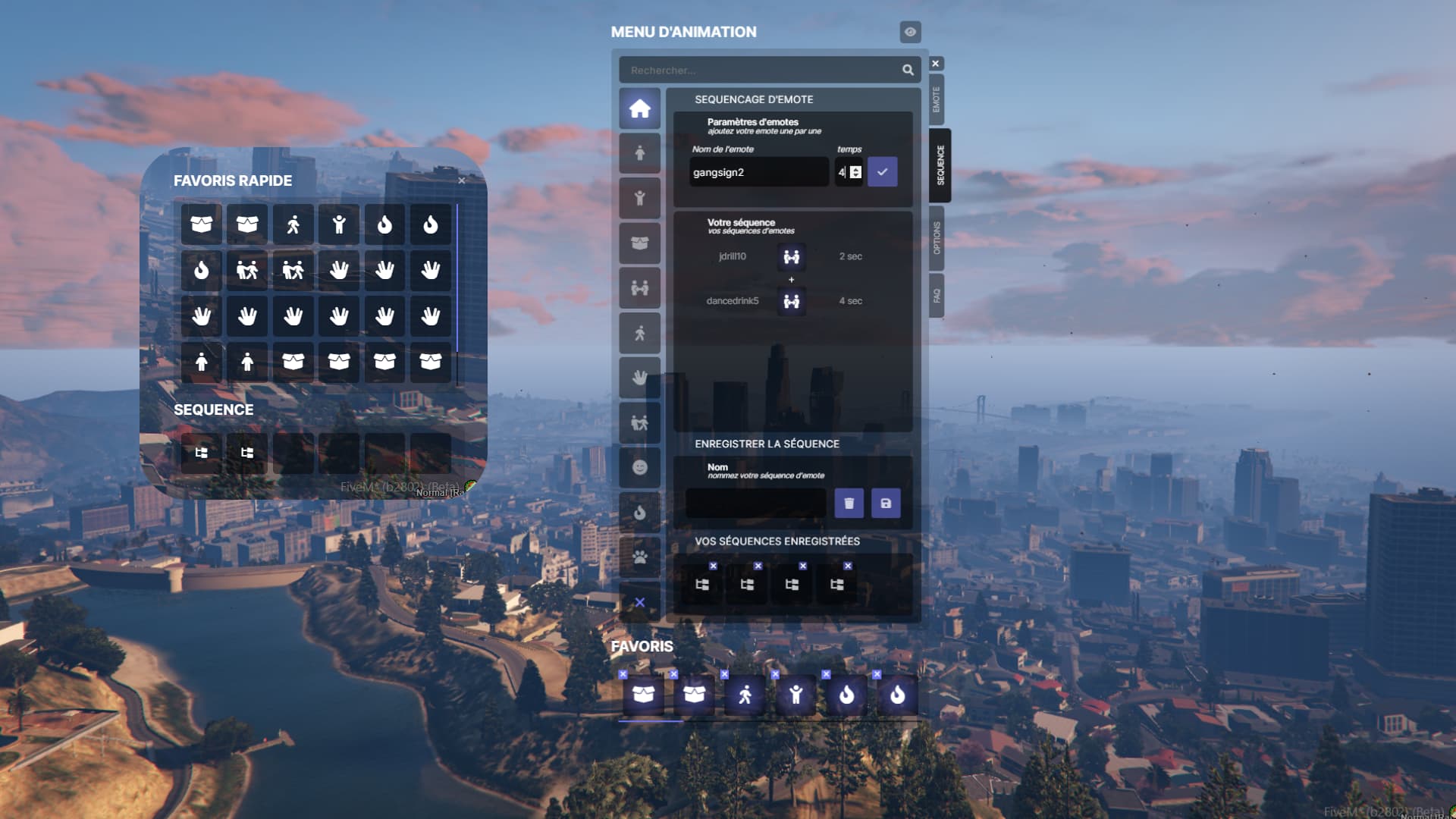Open the hand expressions category
The image size is (1456, 819).
639,377
